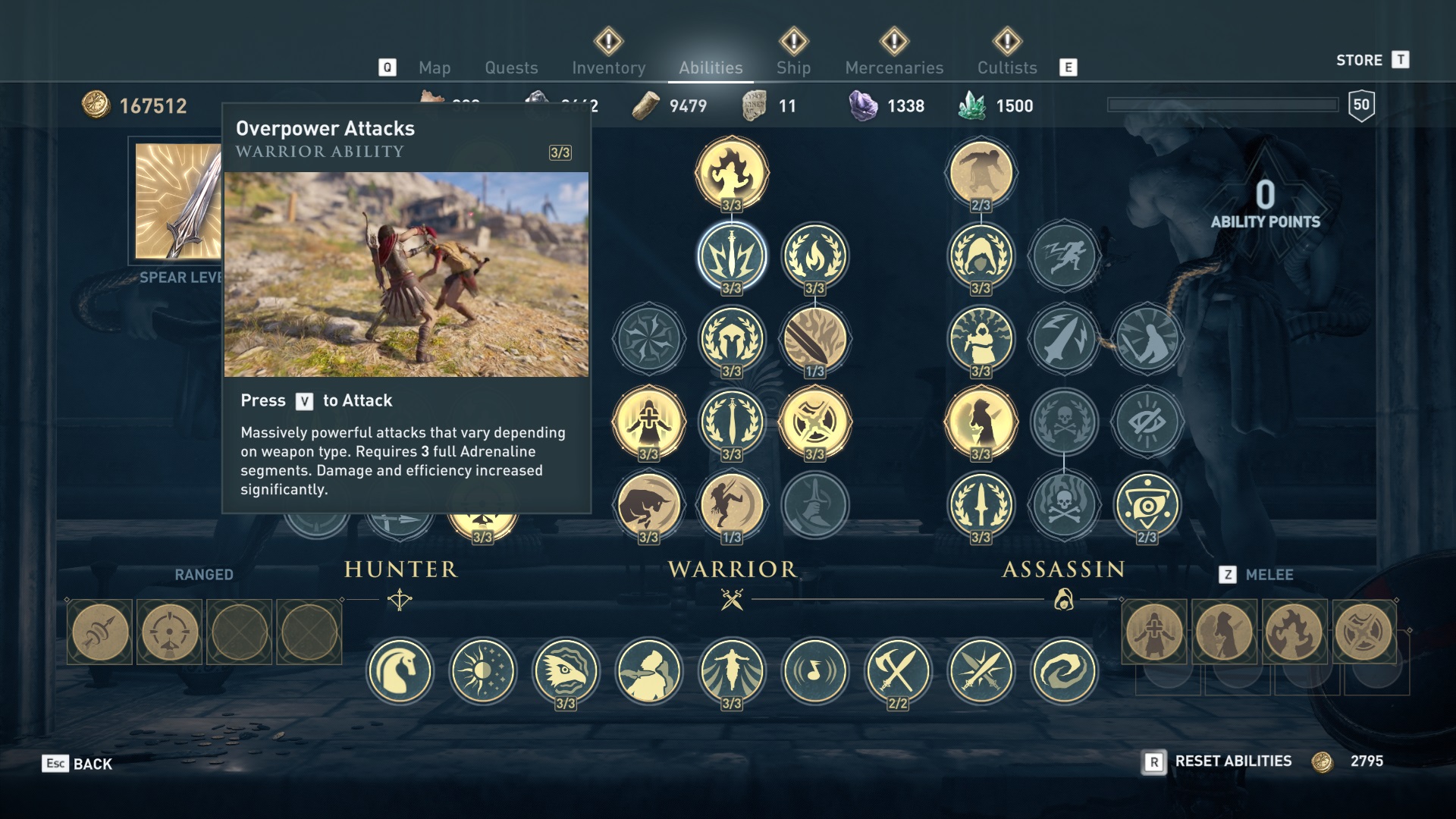The image size is (1456, 819).
Task: Switch to the Quests tab
Action: pos(511,68)
